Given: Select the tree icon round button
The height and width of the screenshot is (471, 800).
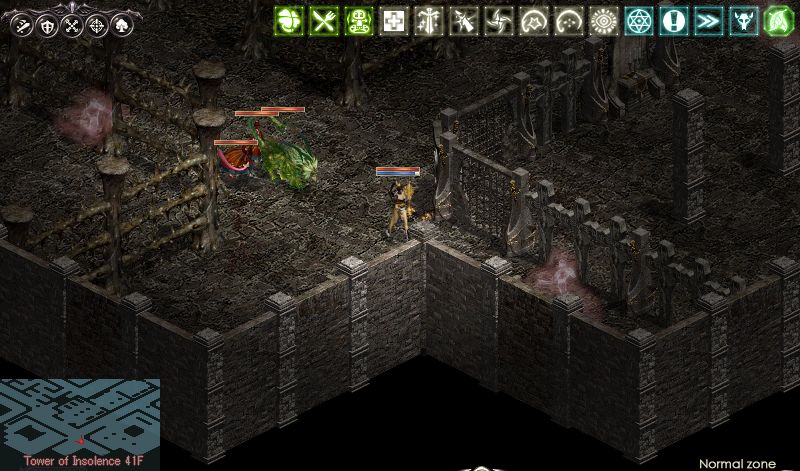Looking at the screenshot, I should [123, 26].
